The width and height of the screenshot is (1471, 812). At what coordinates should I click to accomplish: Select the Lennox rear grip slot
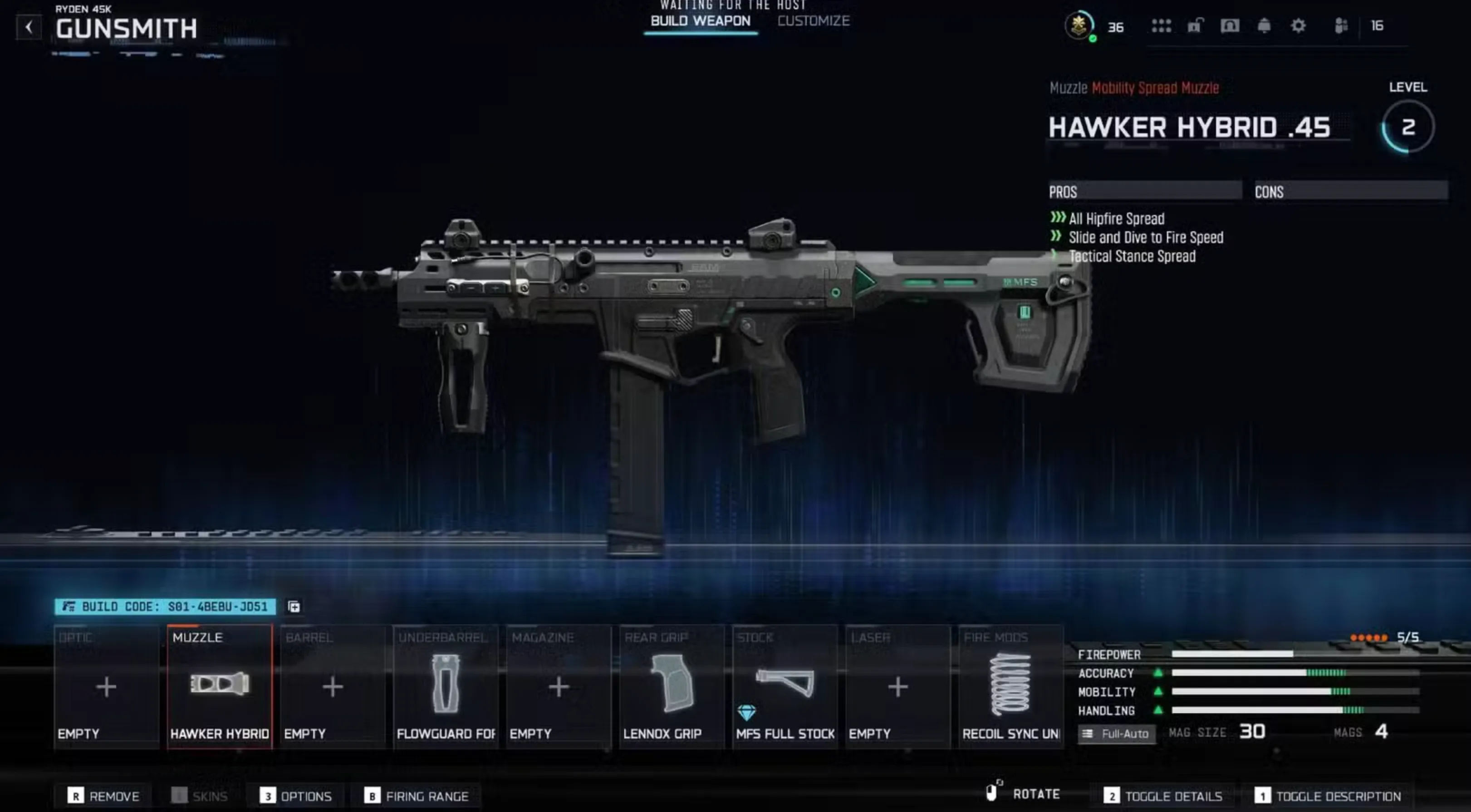pos(671,685)
